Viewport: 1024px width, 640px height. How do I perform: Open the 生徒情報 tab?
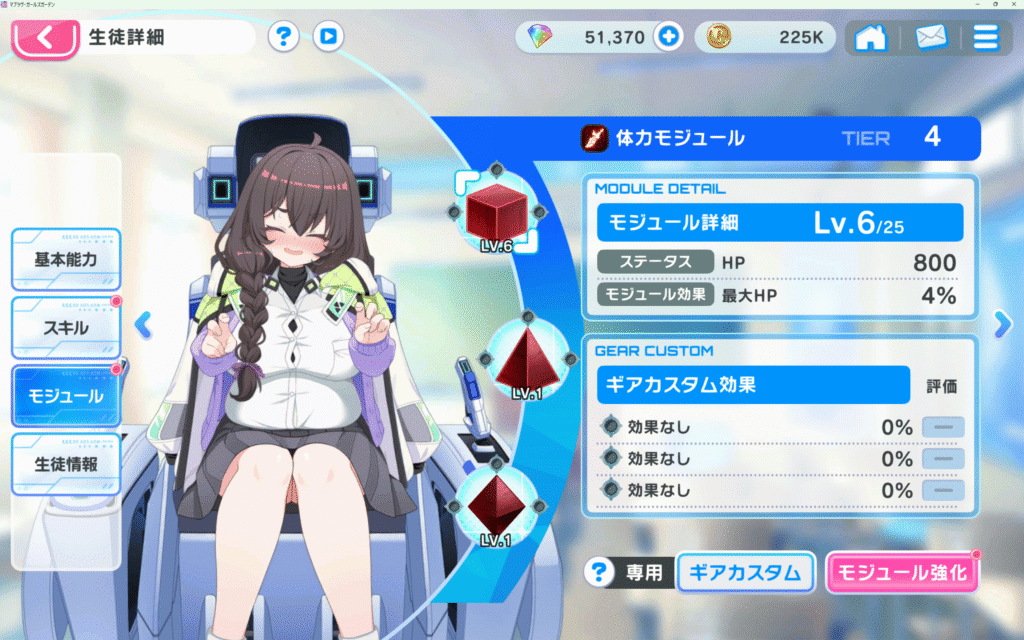click(x=66, y=463)
